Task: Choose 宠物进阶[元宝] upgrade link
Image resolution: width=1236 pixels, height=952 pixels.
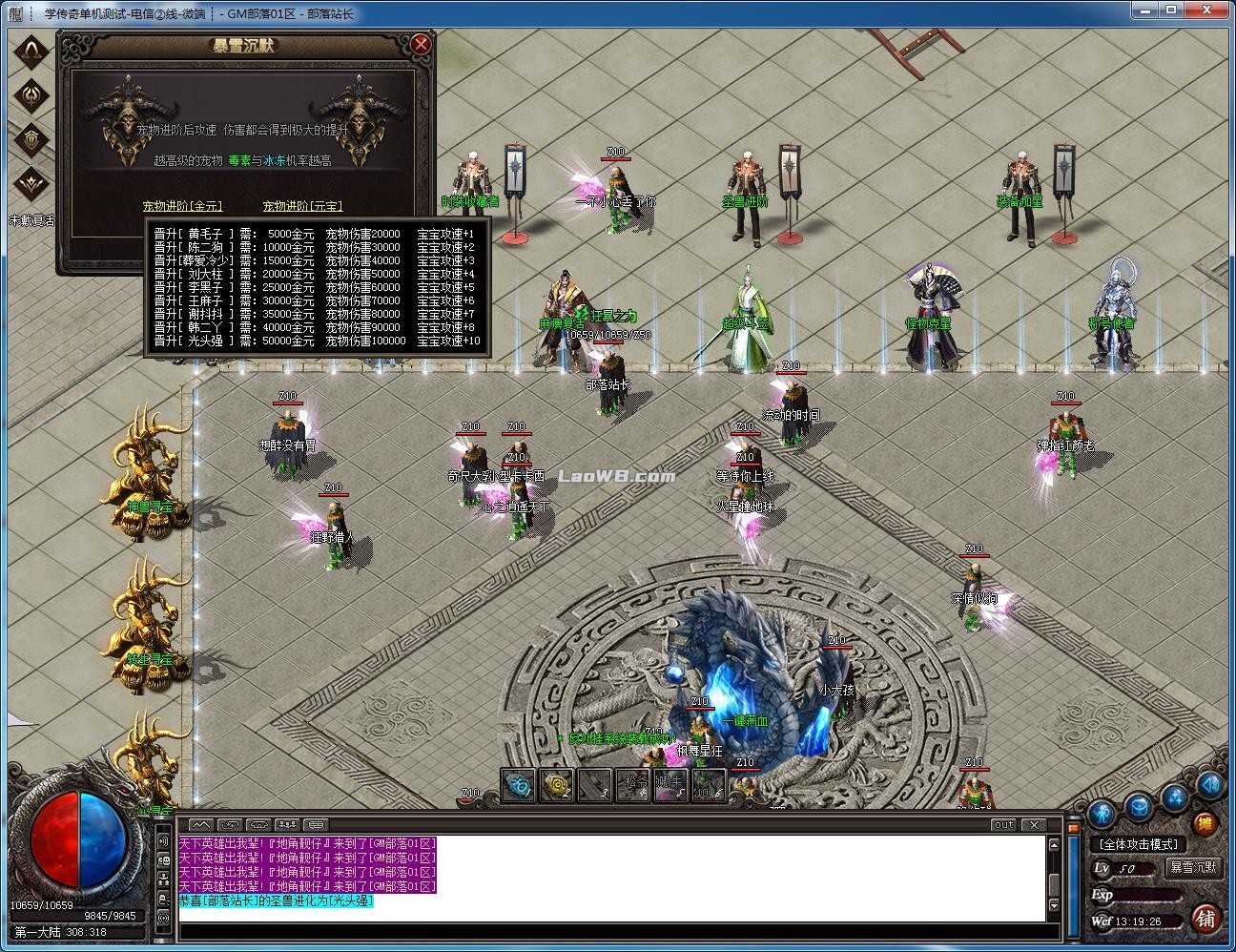Action: point(302,206)
